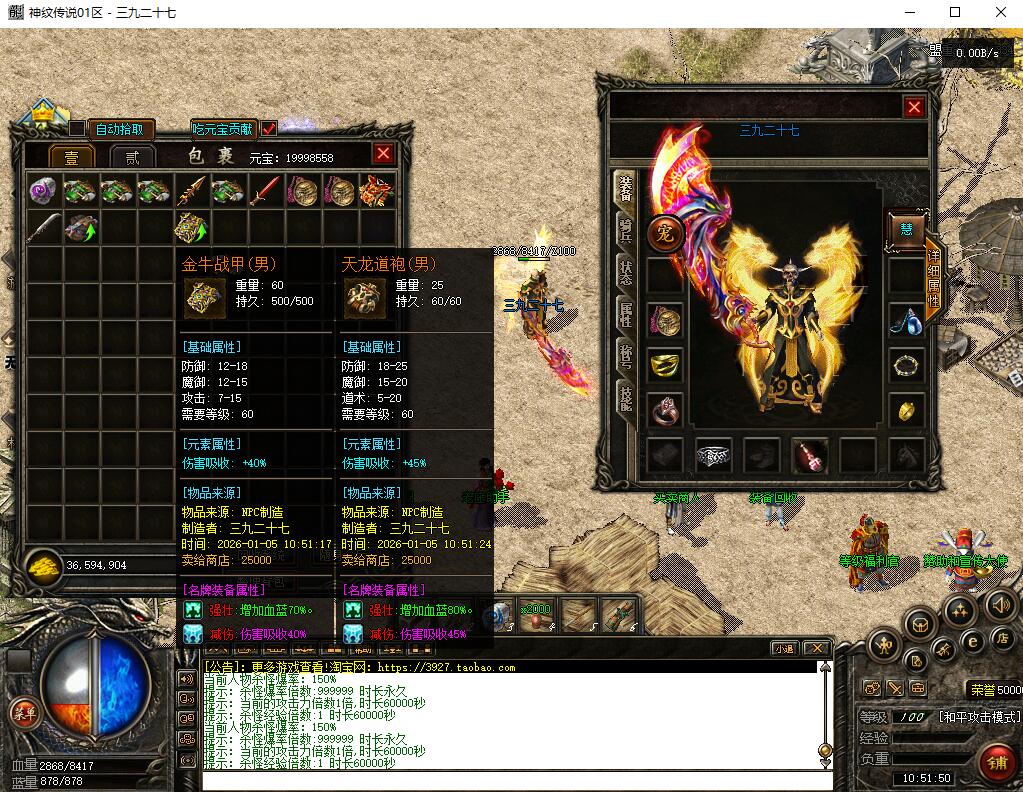Uncheck the 吃元宝贡献 checkbox

pyautogui.click(x=269, y=129)
